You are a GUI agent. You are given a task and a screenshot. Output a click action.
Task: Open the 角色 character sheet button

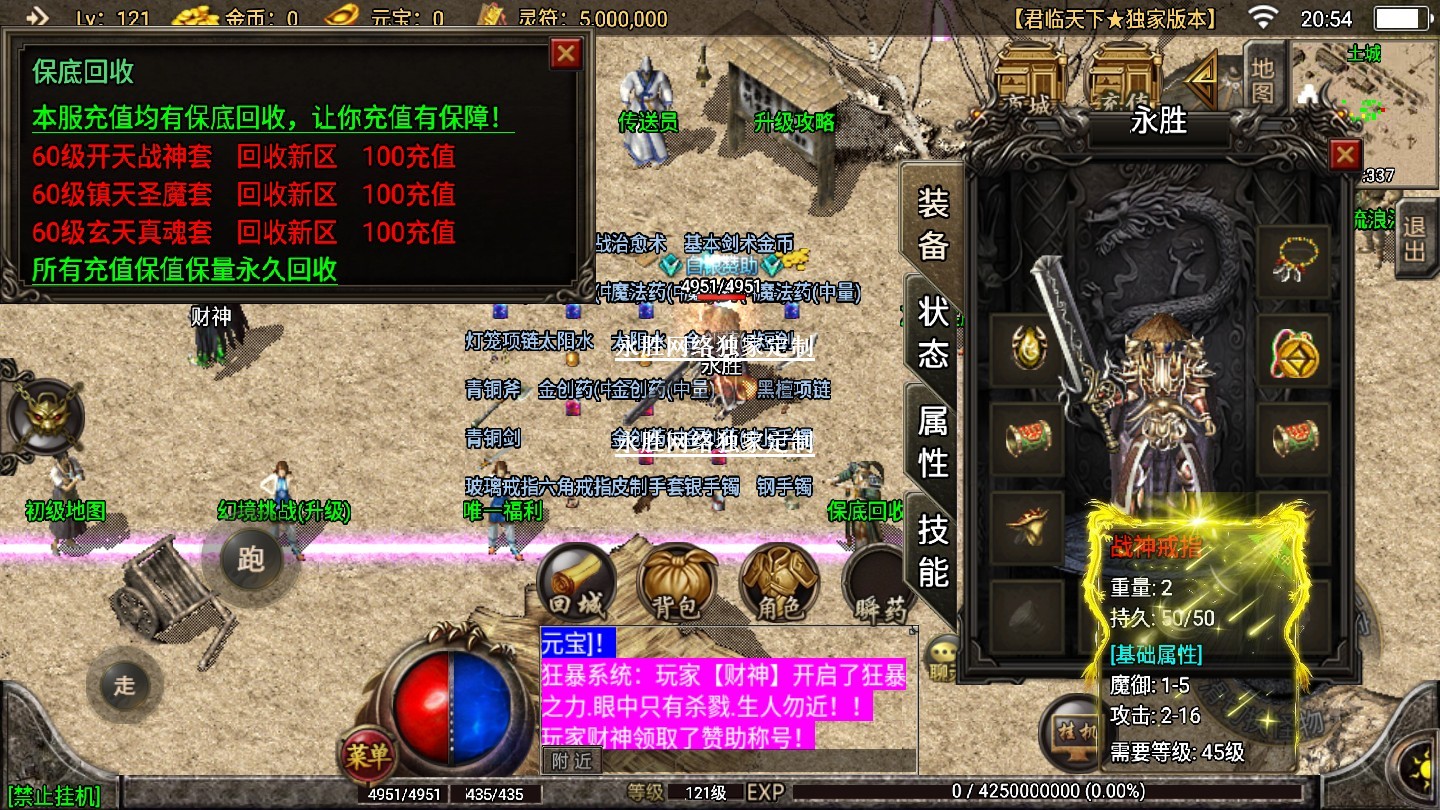tap(778, 585)
